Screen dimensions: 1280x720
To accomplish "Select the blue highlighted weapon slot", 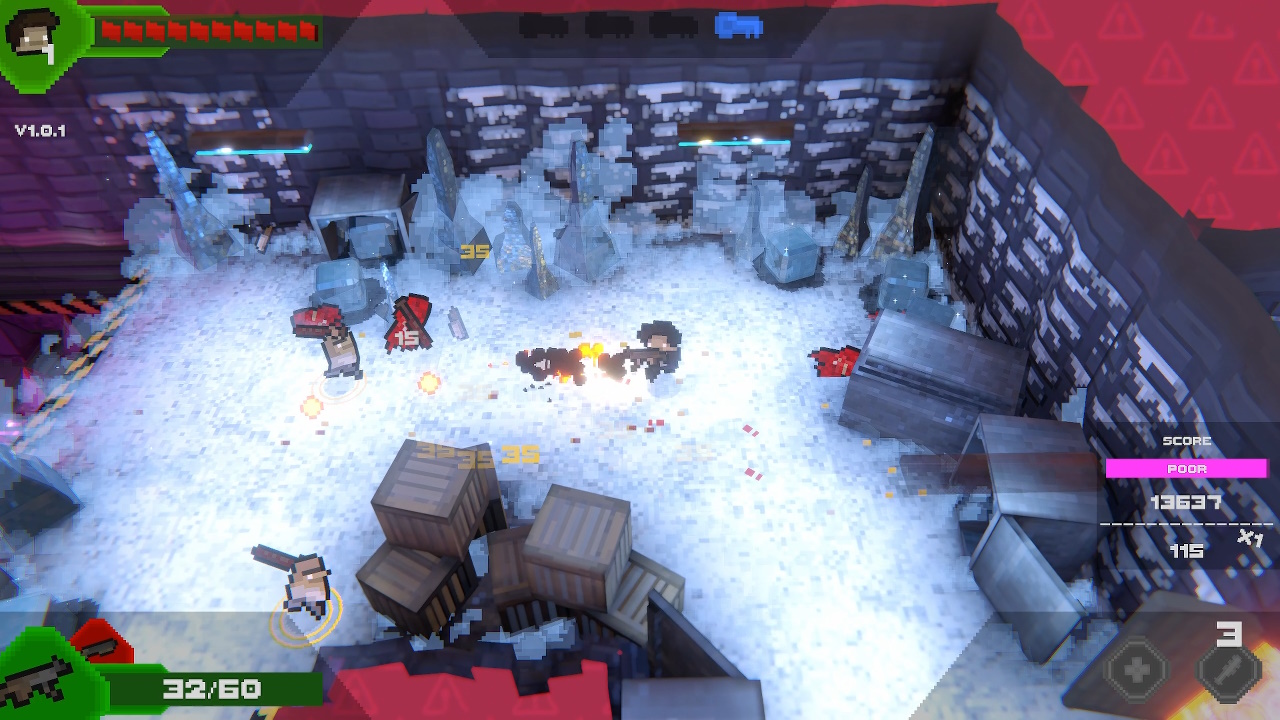I will click(x=740, y=25).
